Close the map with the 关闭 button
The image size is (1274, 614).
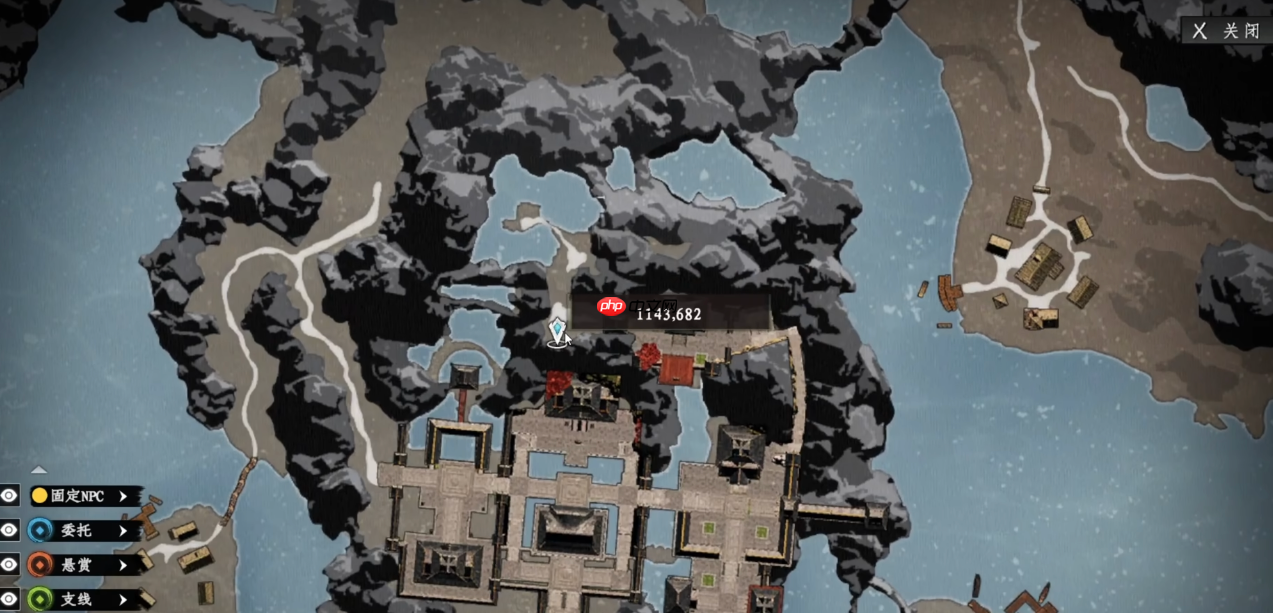tap(1228, 31)
